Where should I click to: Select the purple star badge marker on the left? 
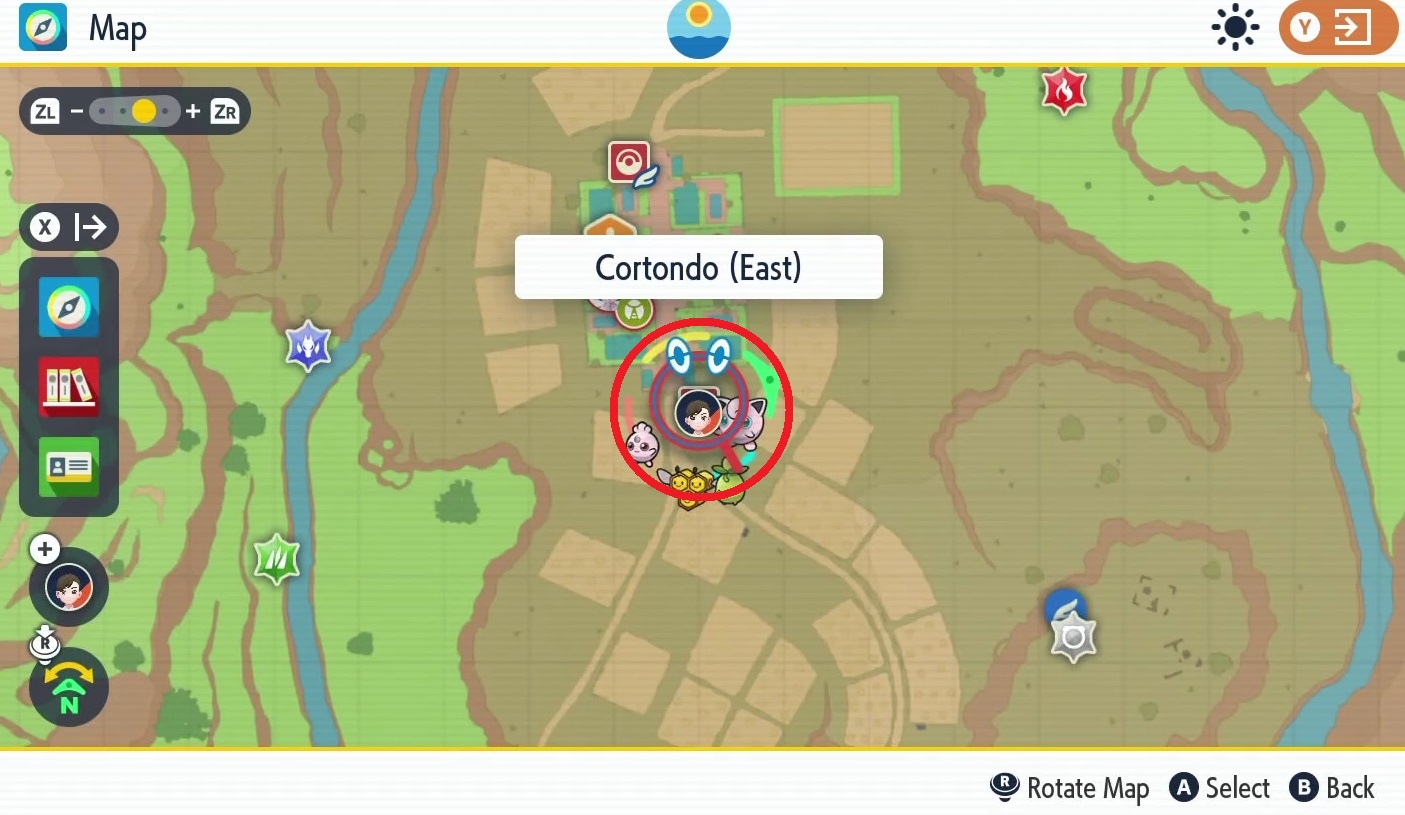pos(308,347)
